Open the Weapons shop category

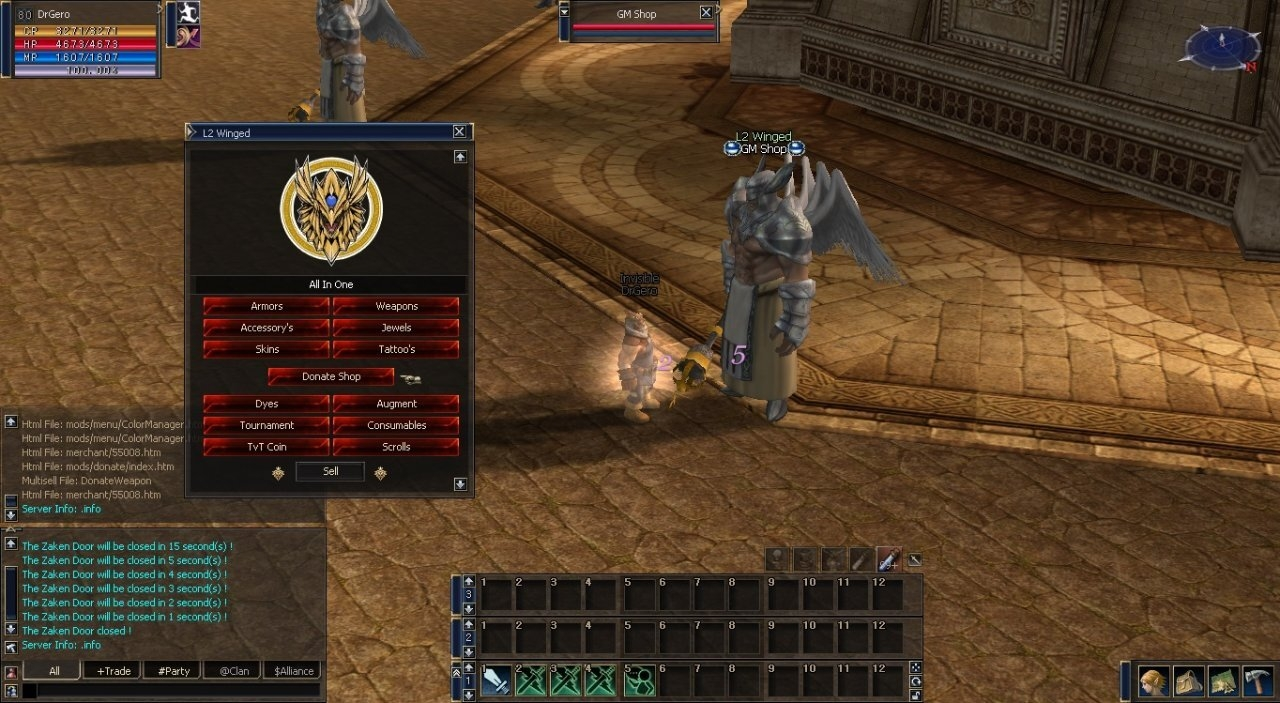(x=396, y=306)
